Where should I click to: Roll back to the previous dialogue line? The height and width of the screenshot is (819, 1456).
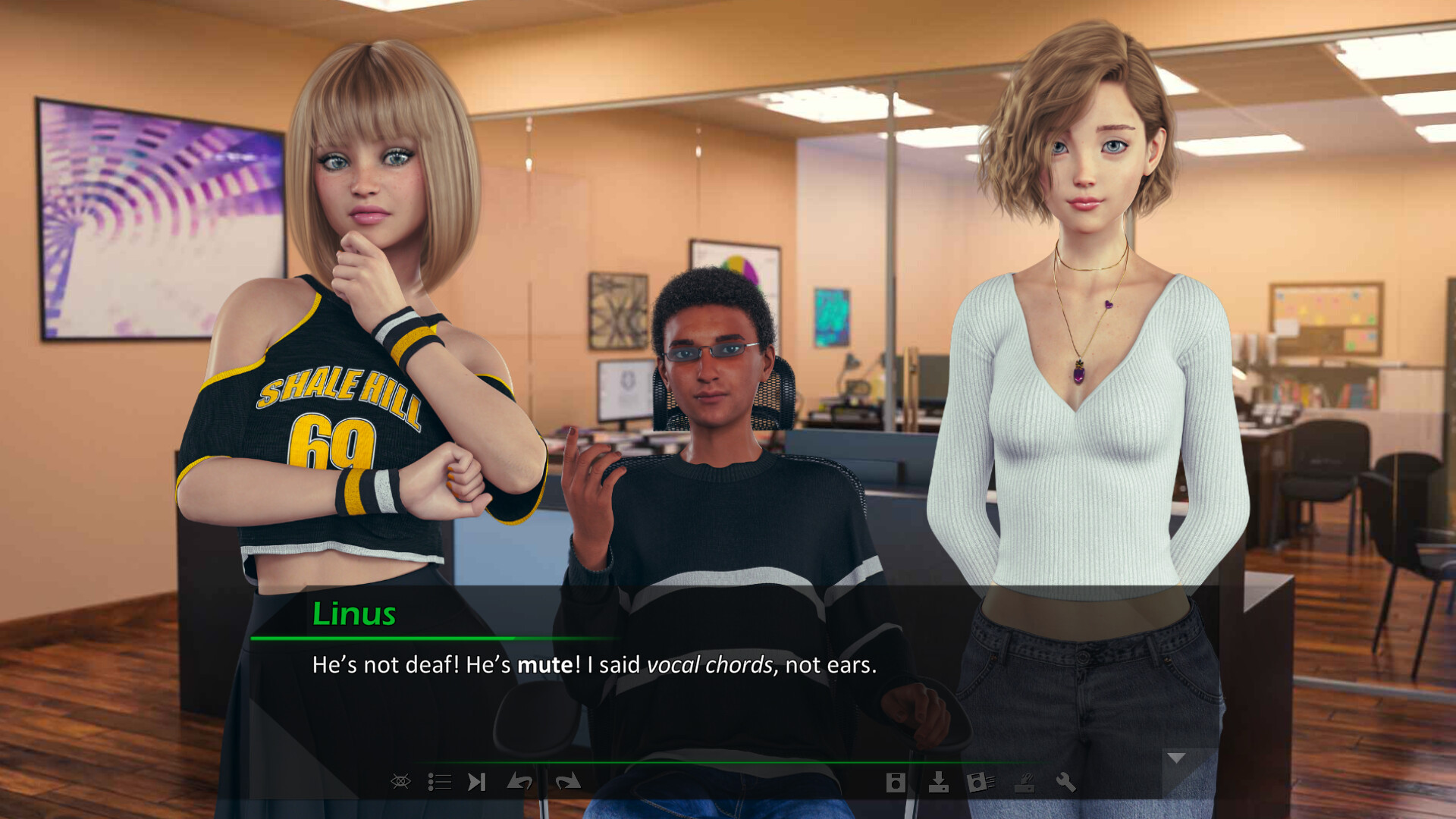tap(519, 782)
